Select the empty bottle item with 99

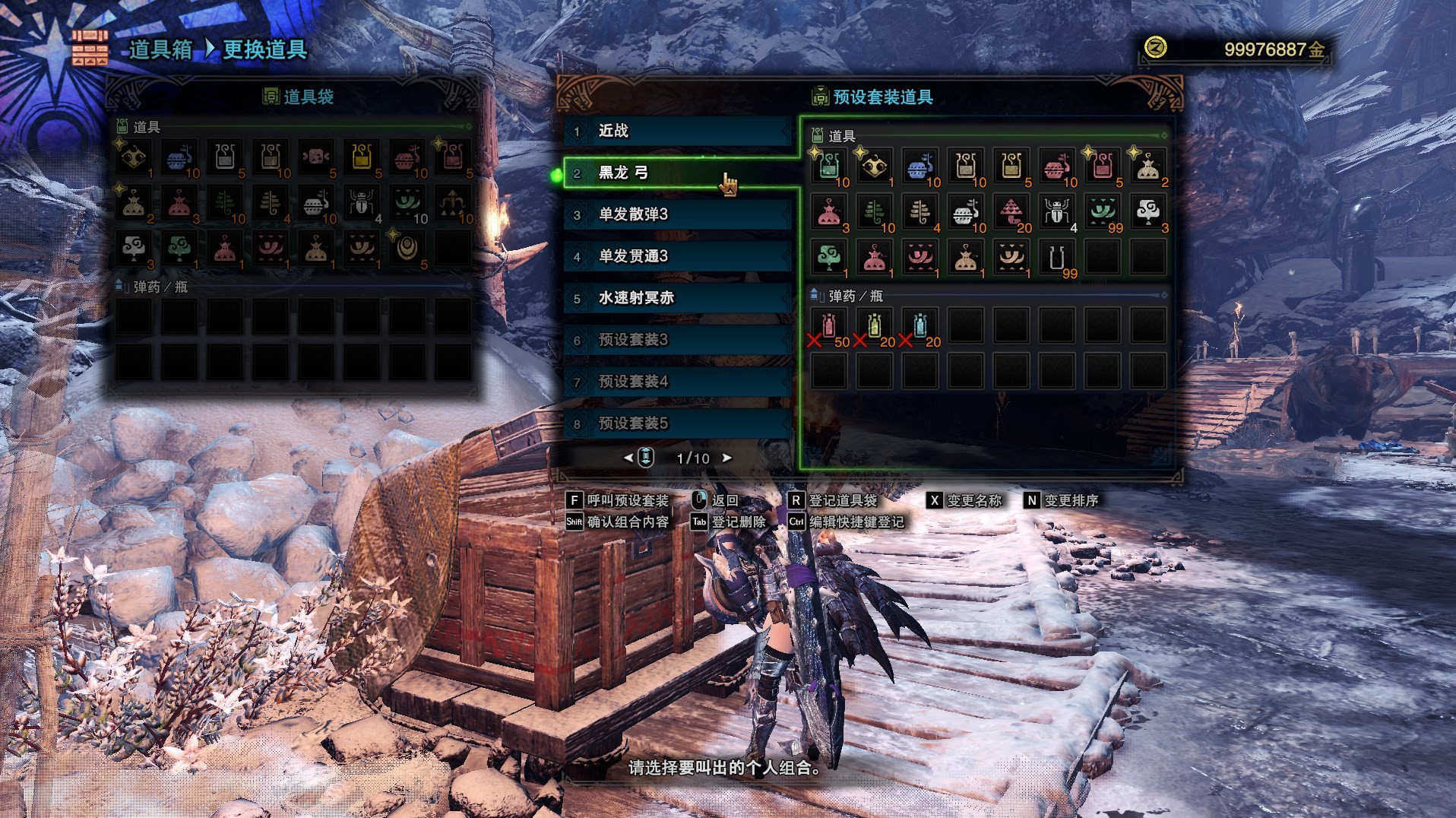coord(1057,258)
